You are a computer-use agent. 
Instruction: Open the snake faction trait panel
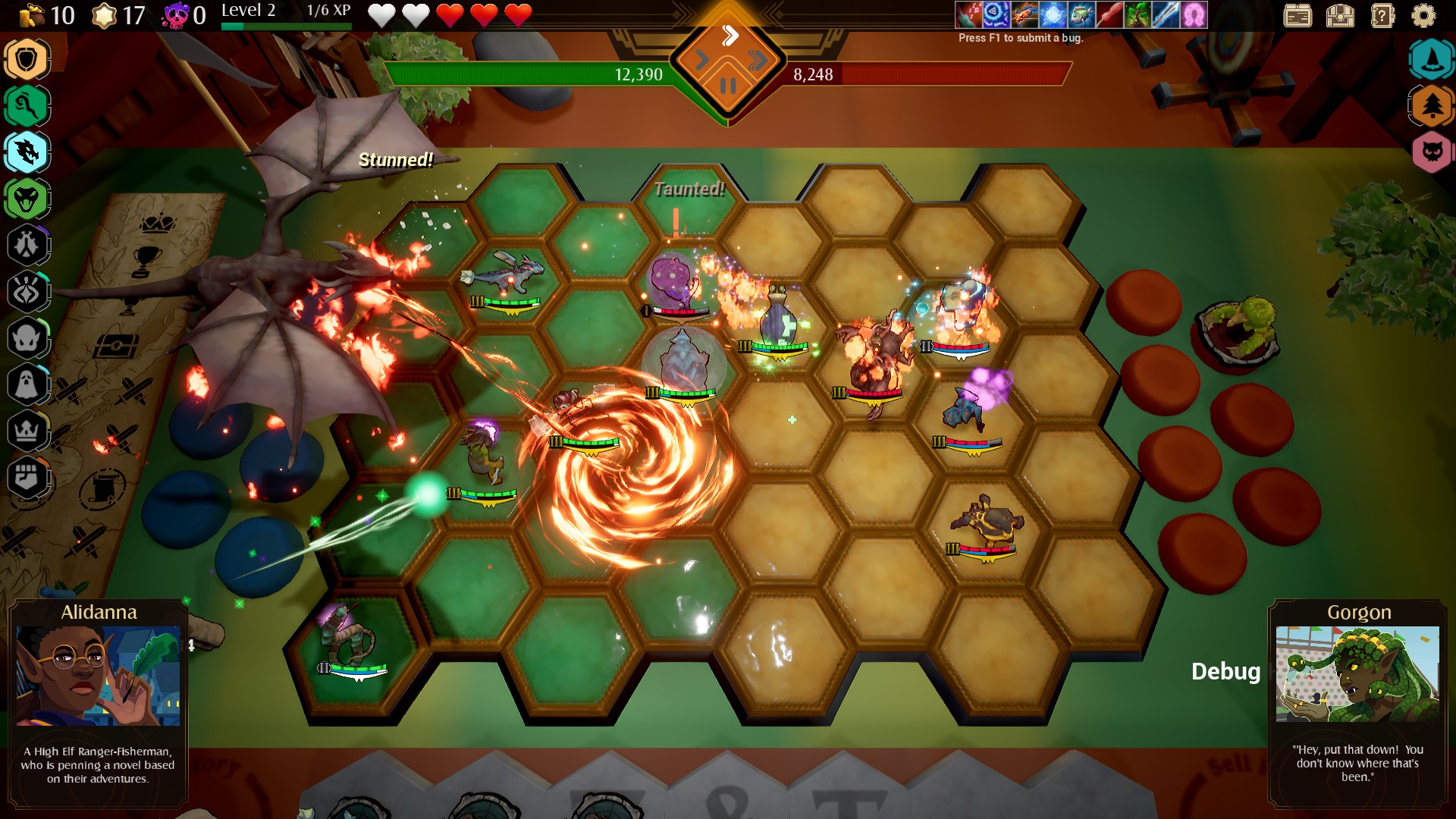click(x=28, y=199)
